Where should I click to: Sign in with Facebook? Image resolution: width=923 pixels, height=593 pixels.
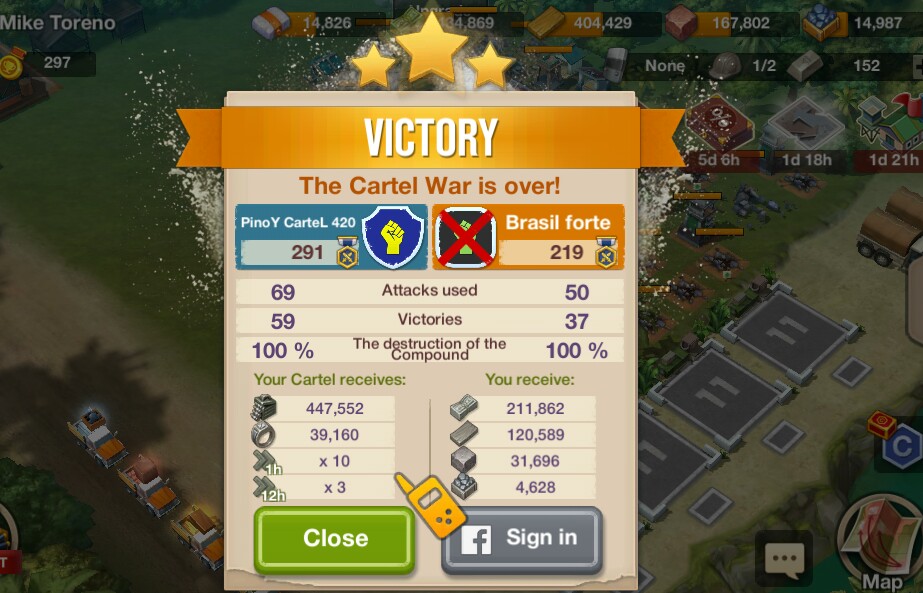click(x=522, y=539)
